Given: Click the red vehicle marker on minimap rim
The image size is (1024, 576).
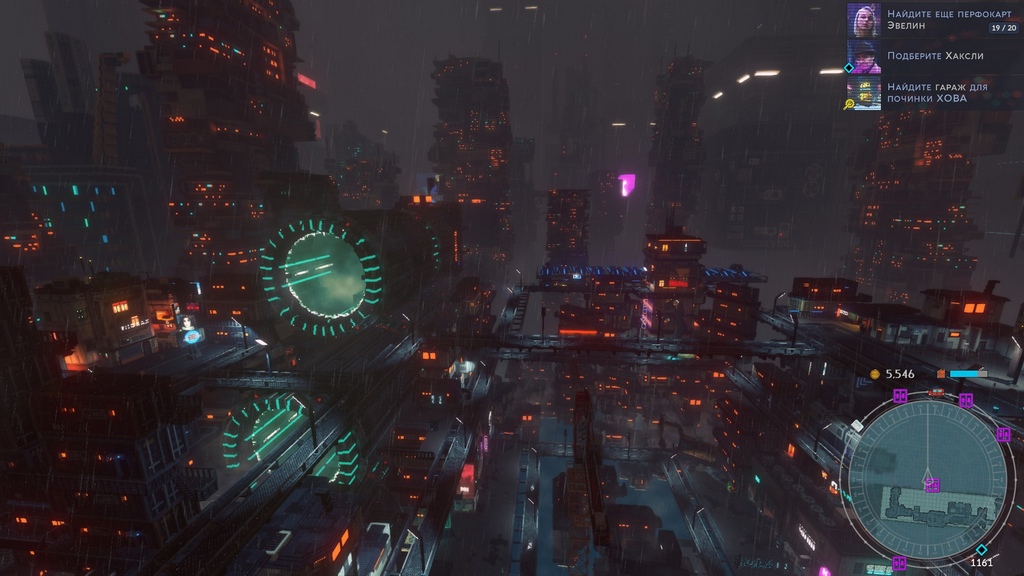Looking at the screenshot, I should coord(936,393).
